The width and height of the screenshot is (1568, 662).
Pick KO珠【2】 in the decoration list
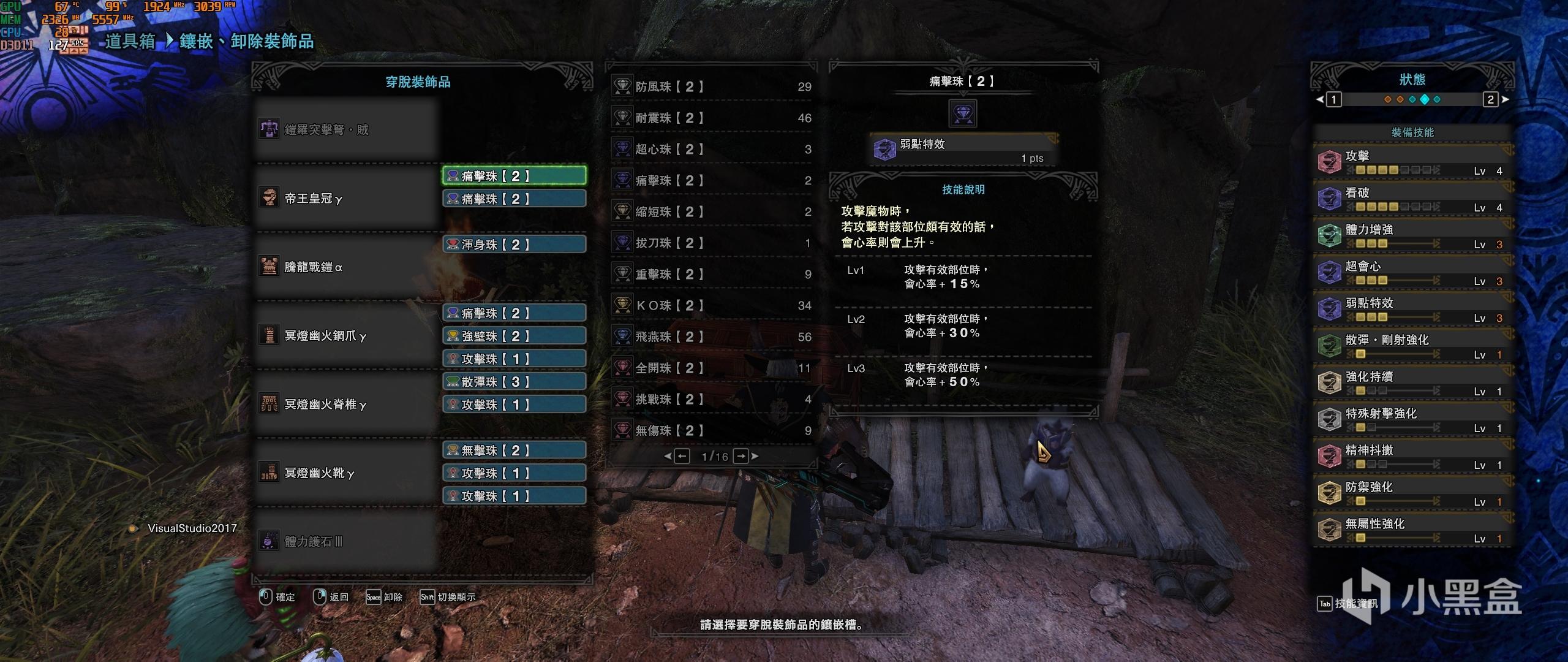coord(712,306)
